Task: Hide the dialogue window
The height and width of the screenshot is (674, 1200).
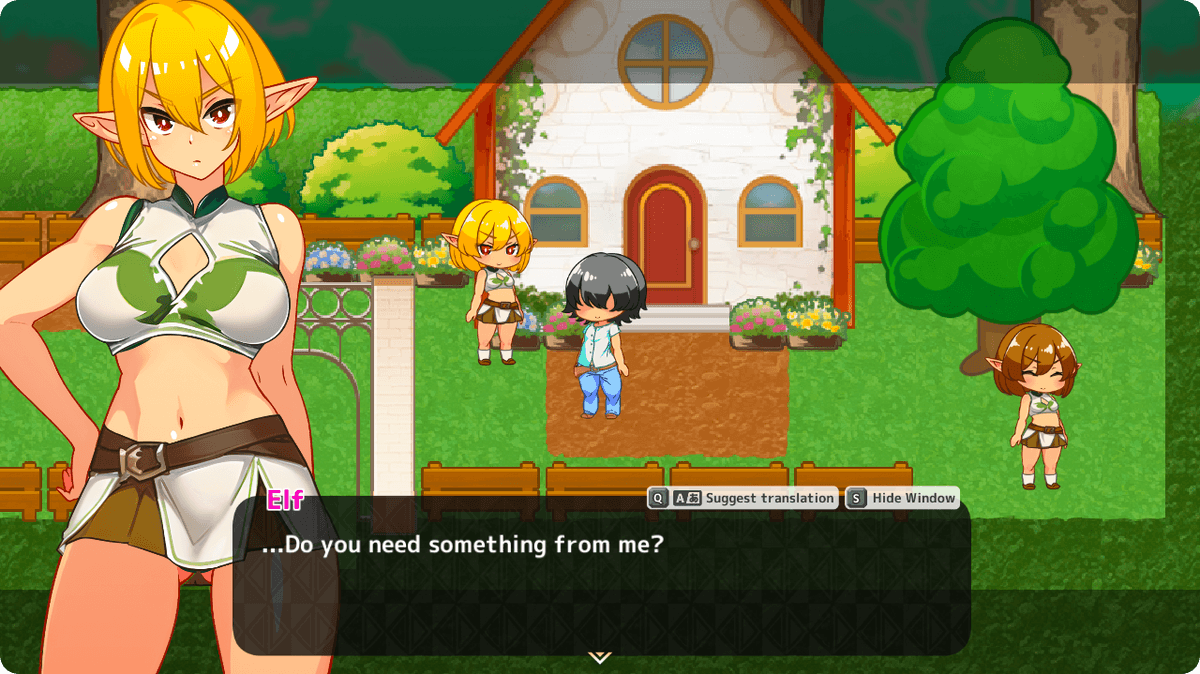Action: 902,498
